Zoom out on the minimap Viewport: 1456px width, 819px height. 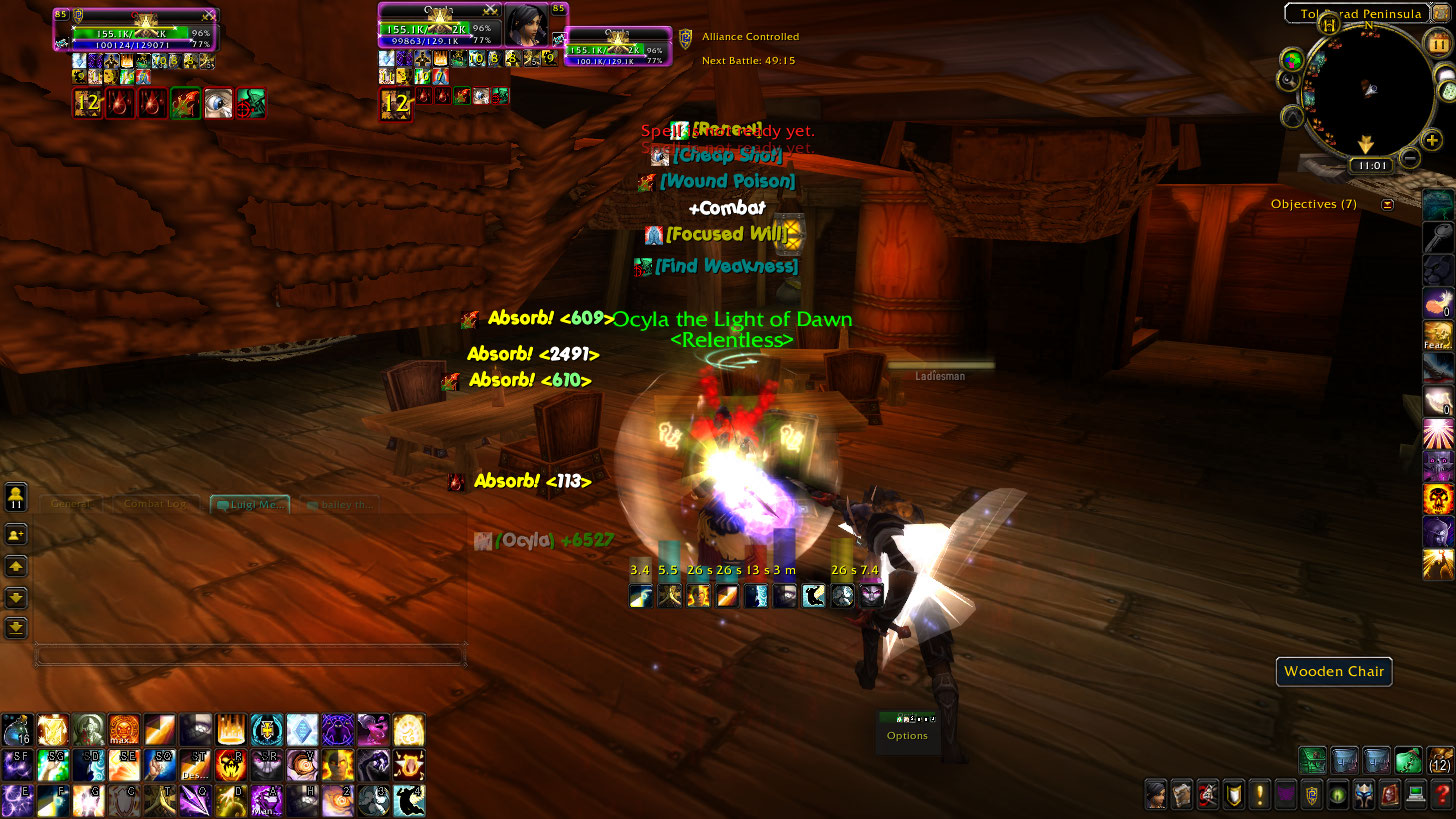pyautogui.click(x=1409, y=158)
